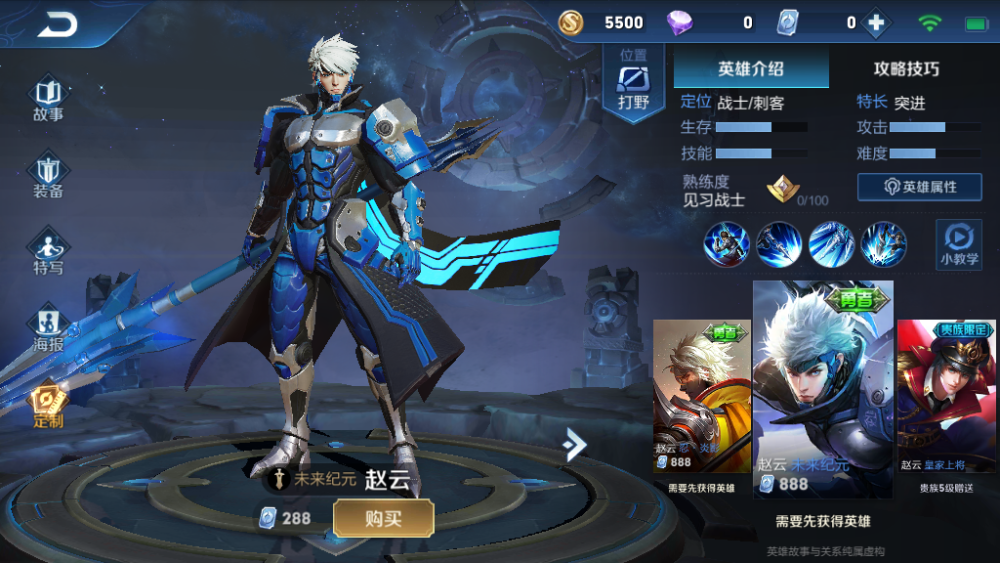Open the 特写 close-up view
Image resolution: width=1000 pixels, height=563 pixels.
coord(48,252)
